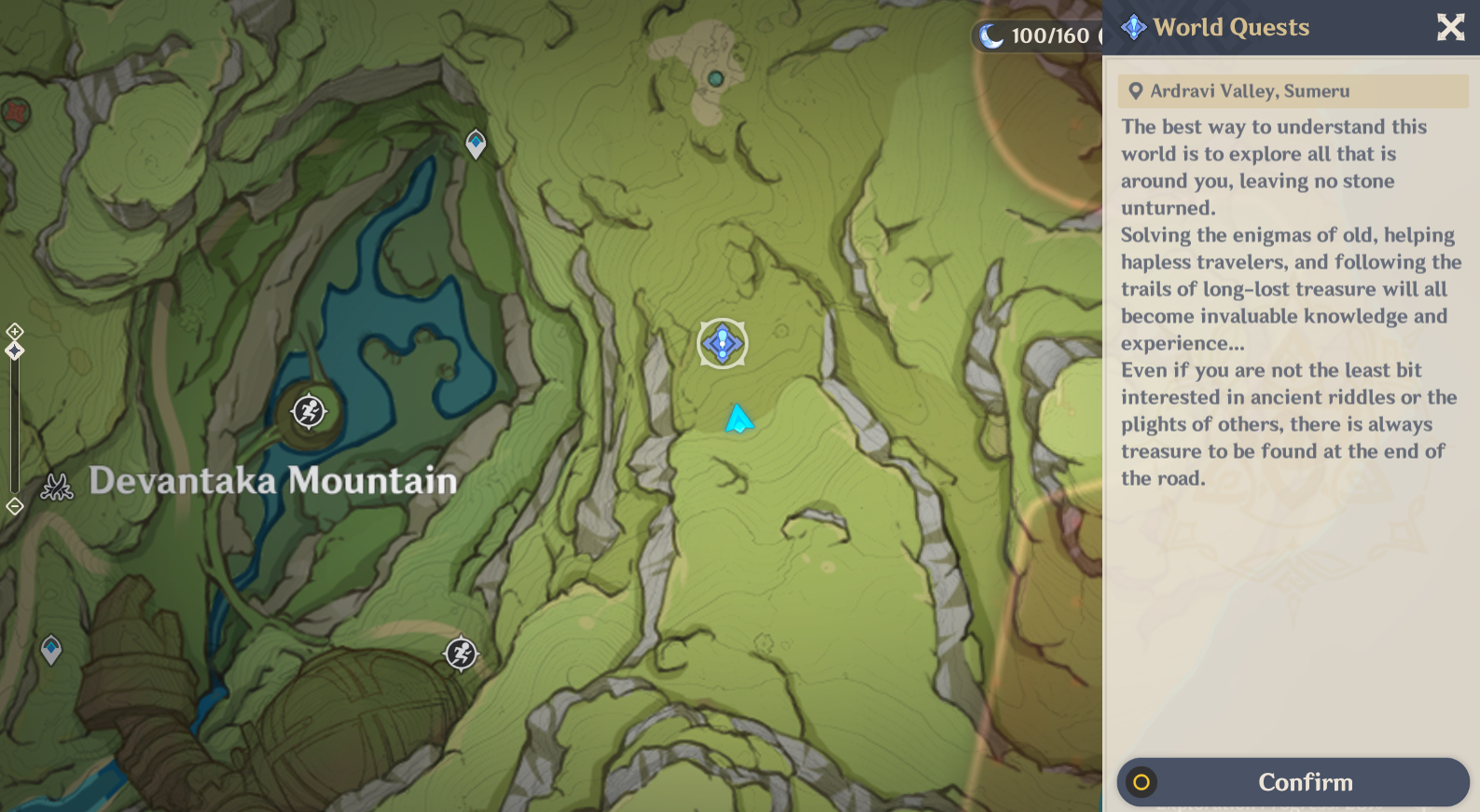Open the teleport waypoint below the mountain valley
The image size is (1480, 812).
pyautogui.click(x=459, y=654)
